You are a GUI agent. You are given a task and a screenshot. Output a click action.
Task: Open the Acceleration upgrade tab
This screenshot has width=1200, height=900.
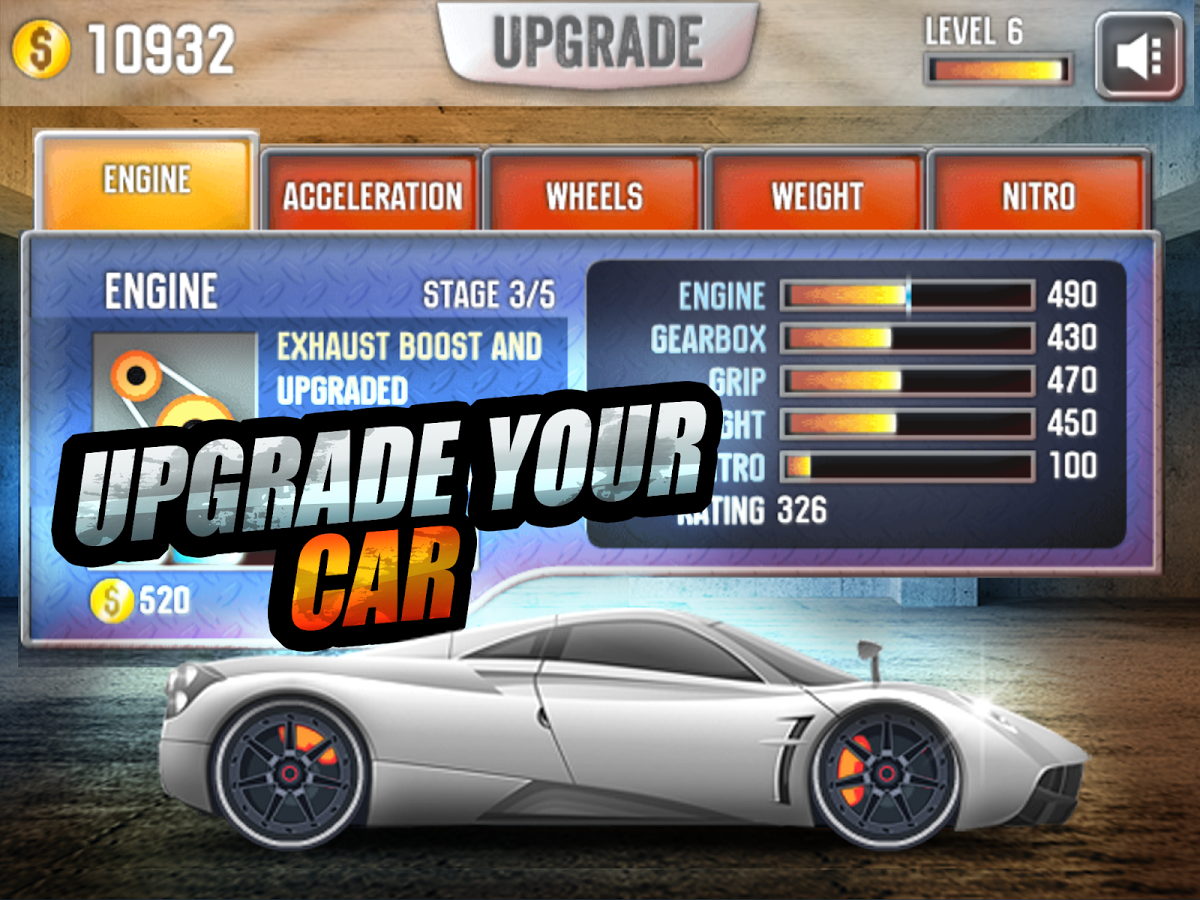pos(372,195)
